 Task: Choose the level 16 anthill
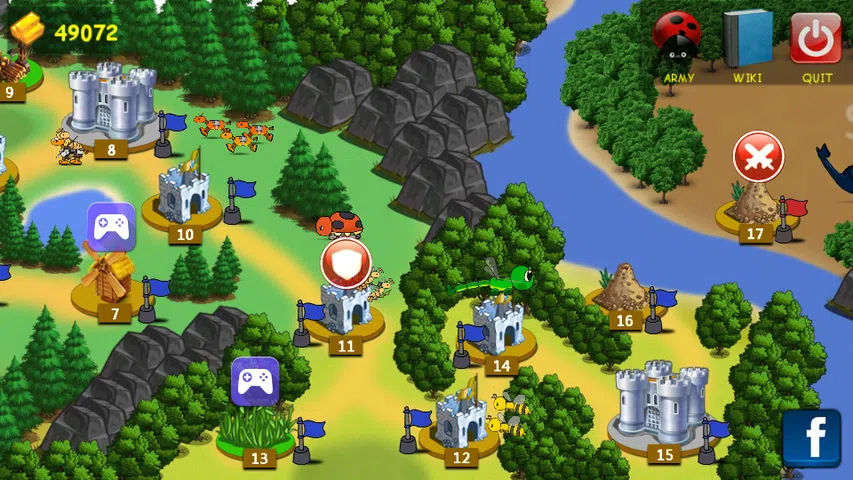point(623,287)
